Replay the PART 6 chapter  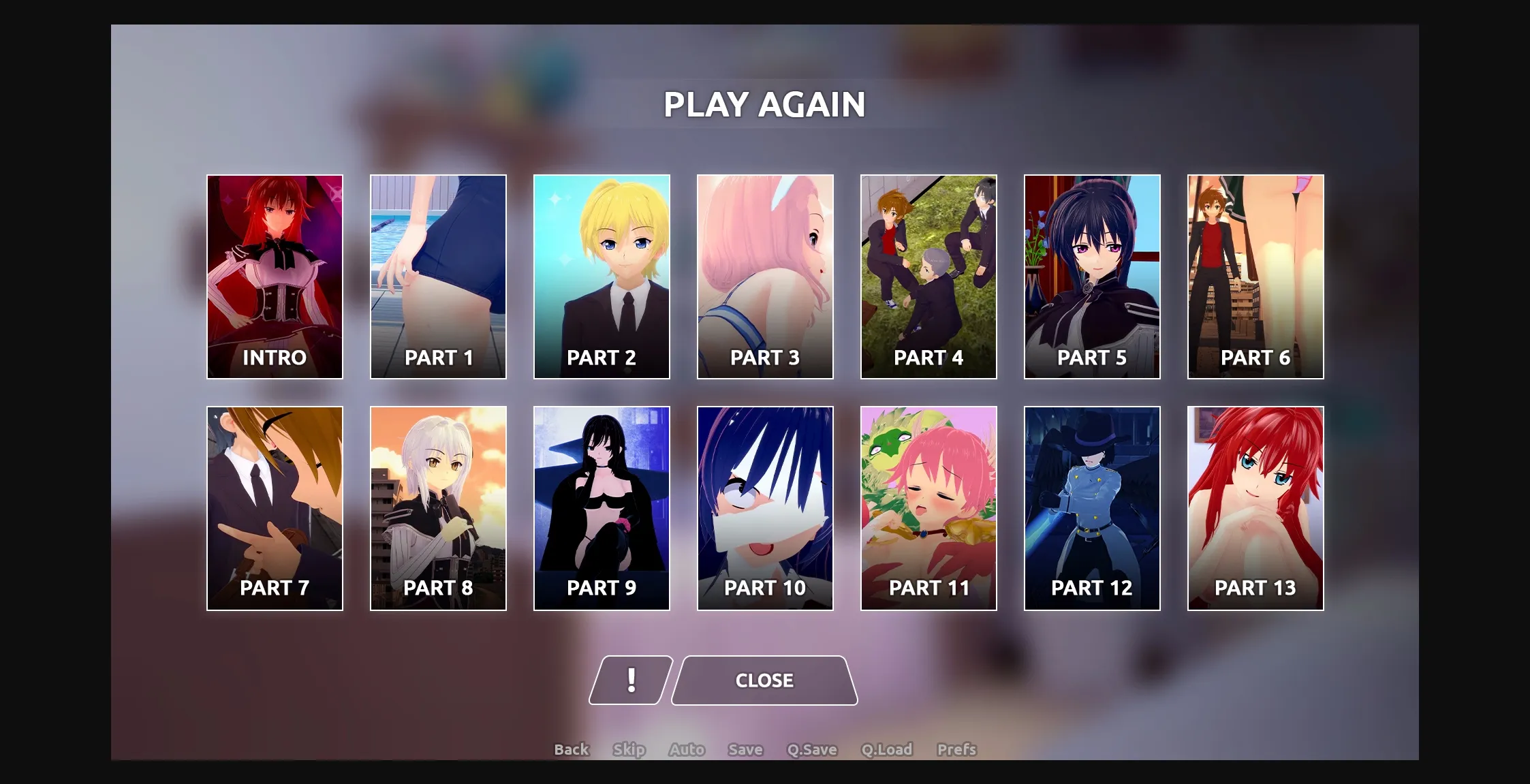[1255, 275]
